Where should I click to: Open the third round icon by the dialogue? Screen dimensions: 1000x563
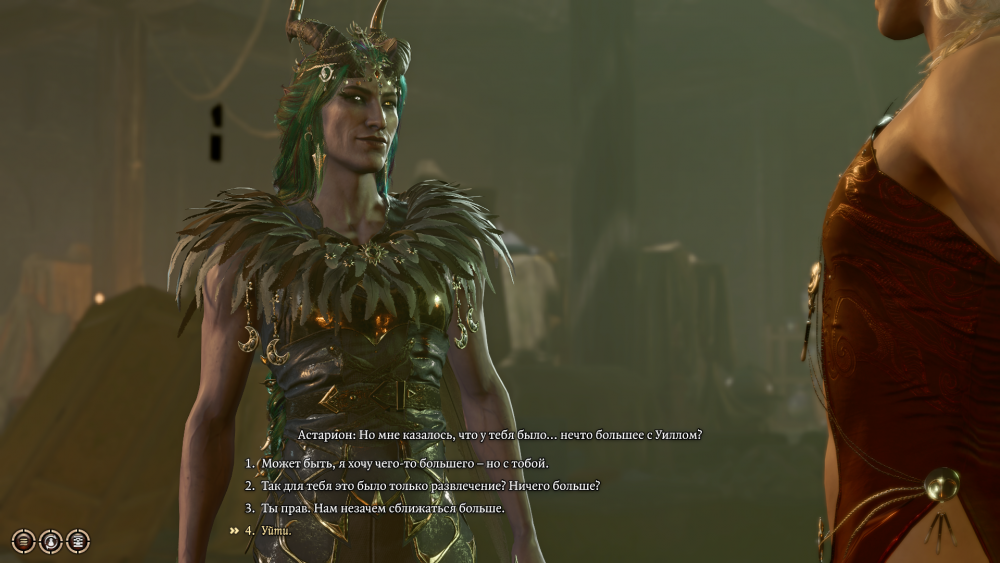tap(77, 541)
